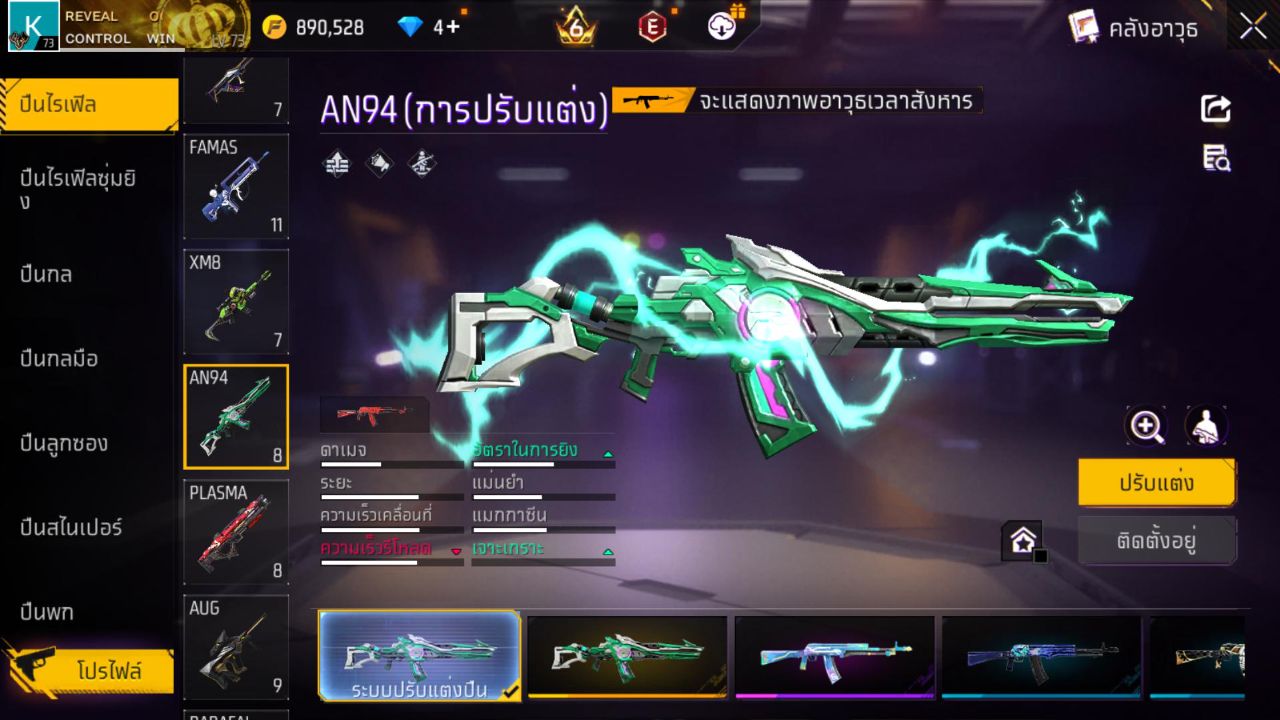Select the XM8 weapon thumbnail in the list

[x=235, y=302]
